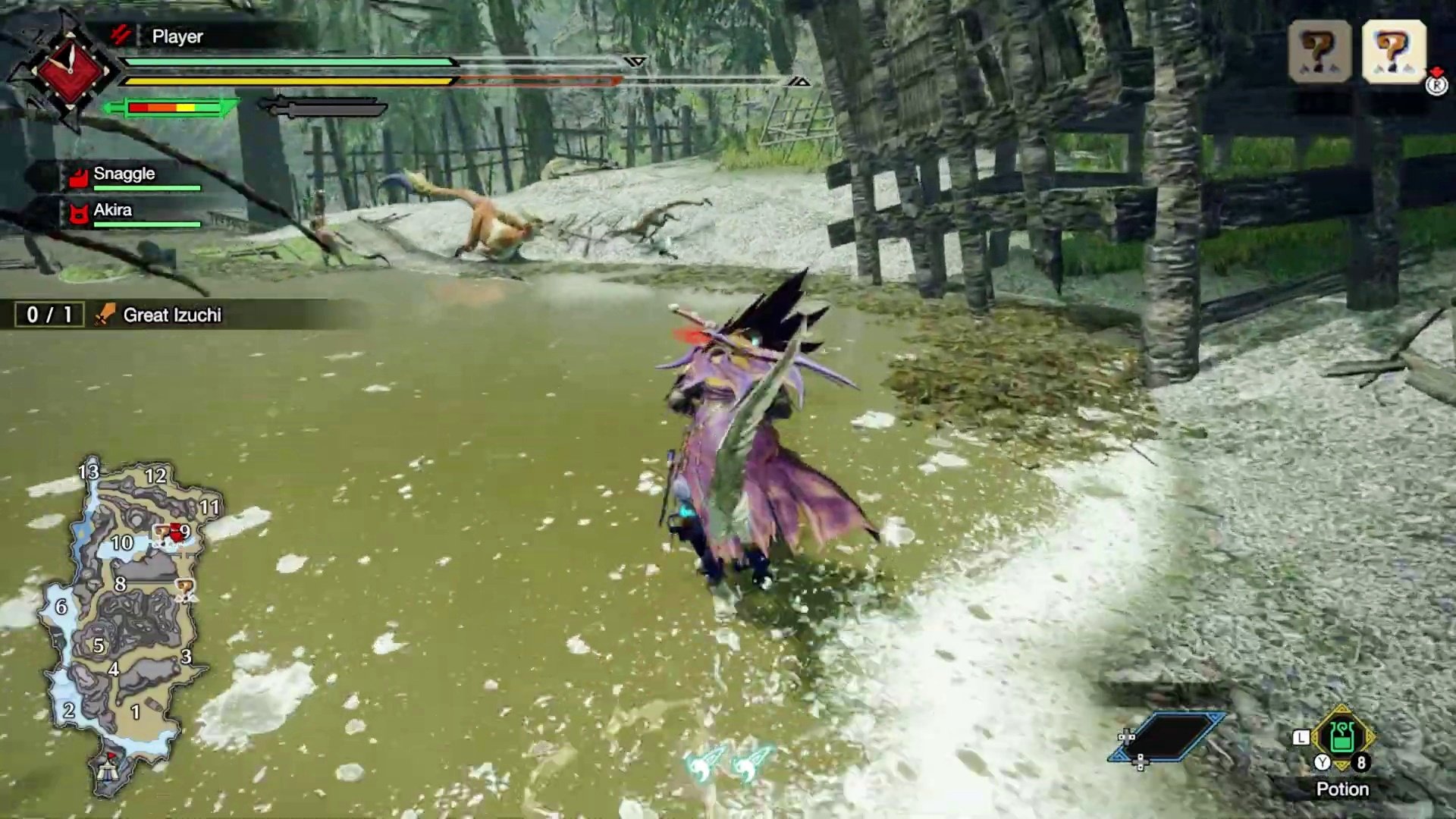
Task: Select the Great Izuchi quest objective text
Action: click(x=169, y=315)
